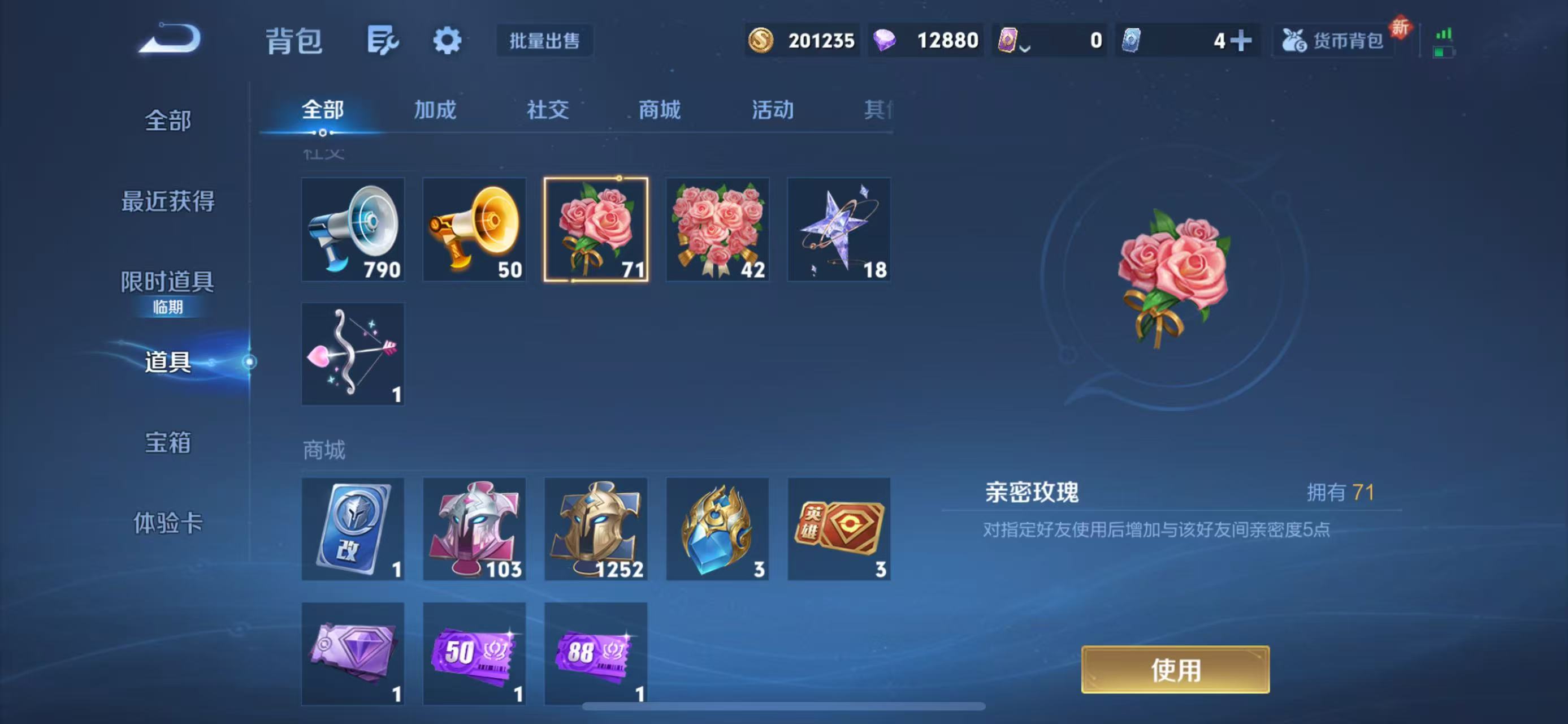Tap the back arrow logo top left
The height and width of the screenshot is (724, 1568).
171,39
